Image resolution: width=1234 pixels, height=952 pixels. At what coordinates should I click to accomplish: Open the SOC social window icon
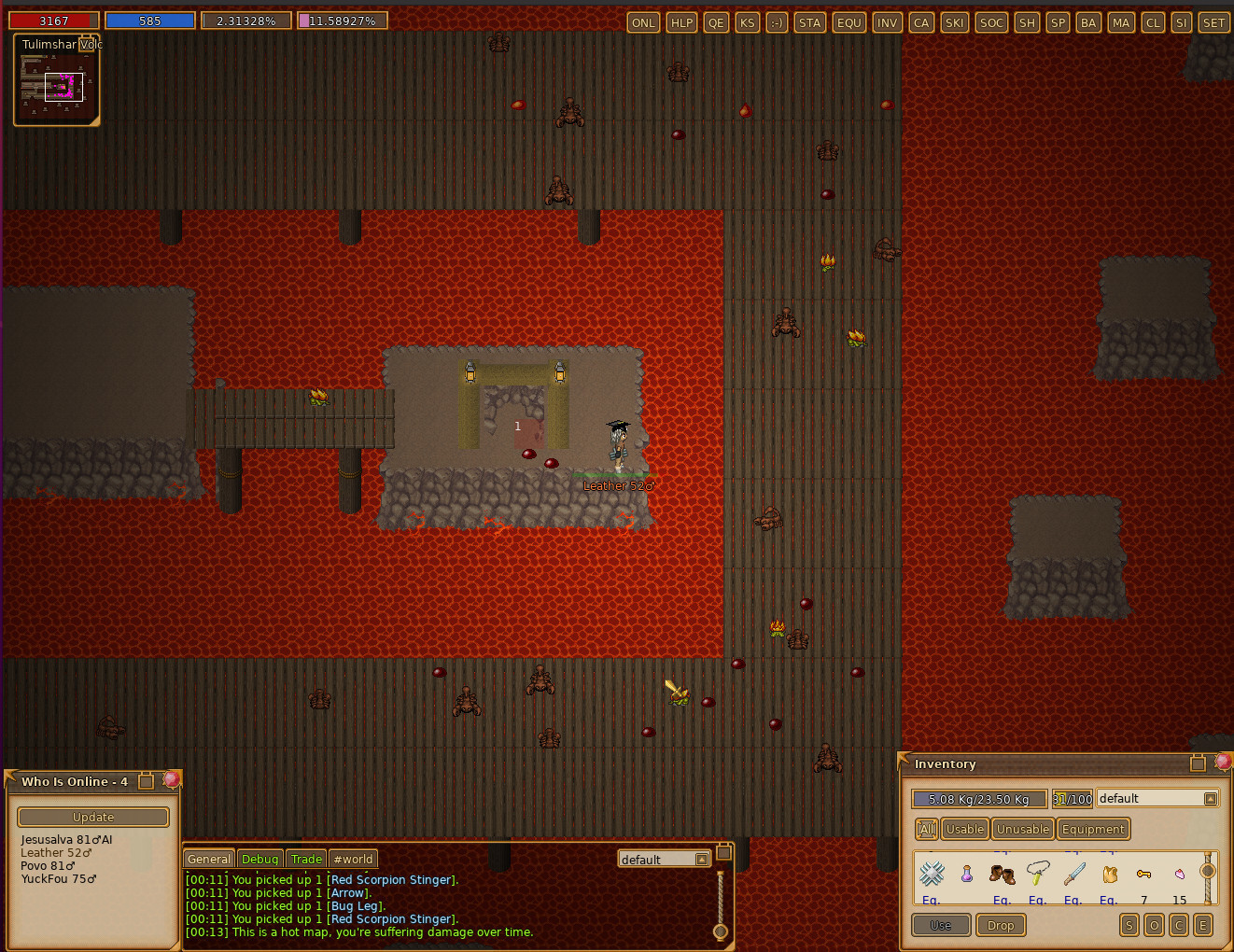click(x=990, y=22)
